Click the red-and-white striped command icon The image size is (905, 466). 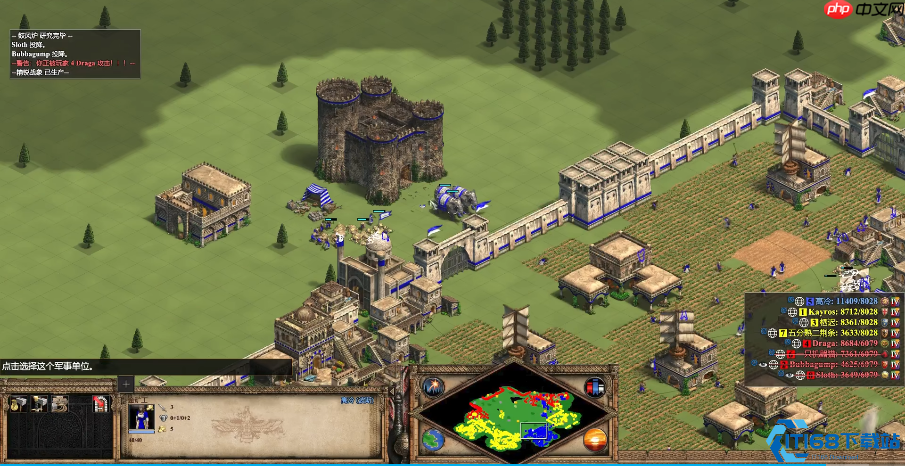[x=100, y=403]
